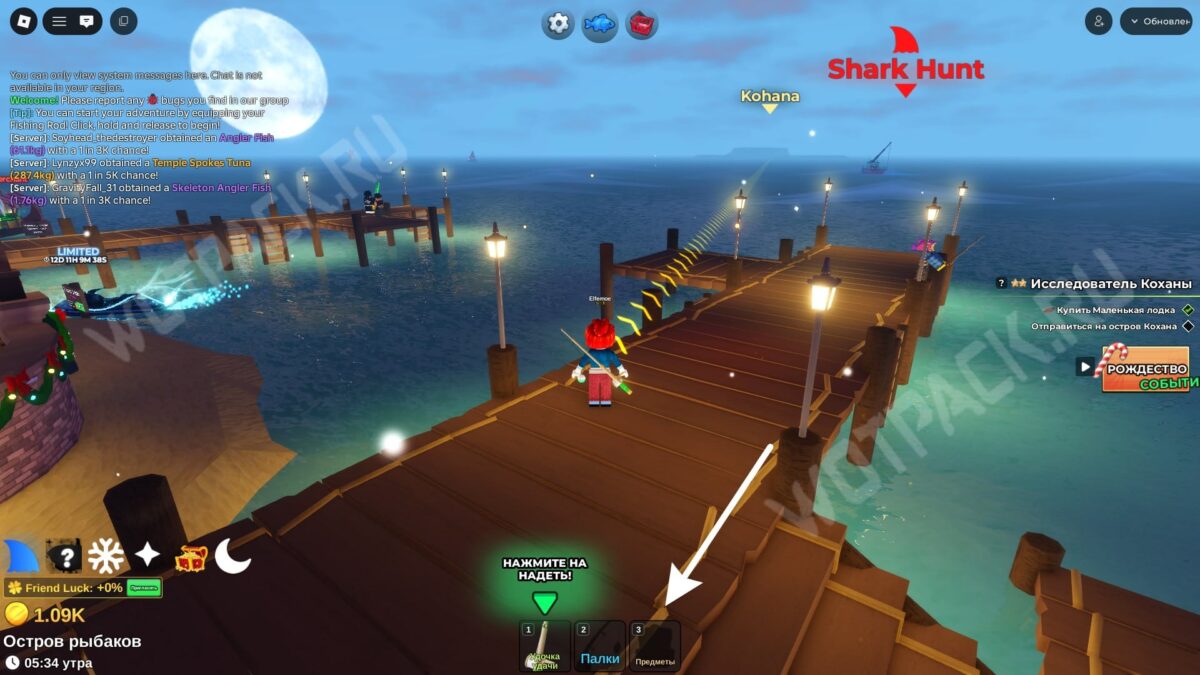This screenshot has height=675, width=1200.
Task: Open the red chest shop icon
Action: coord(642,23)
